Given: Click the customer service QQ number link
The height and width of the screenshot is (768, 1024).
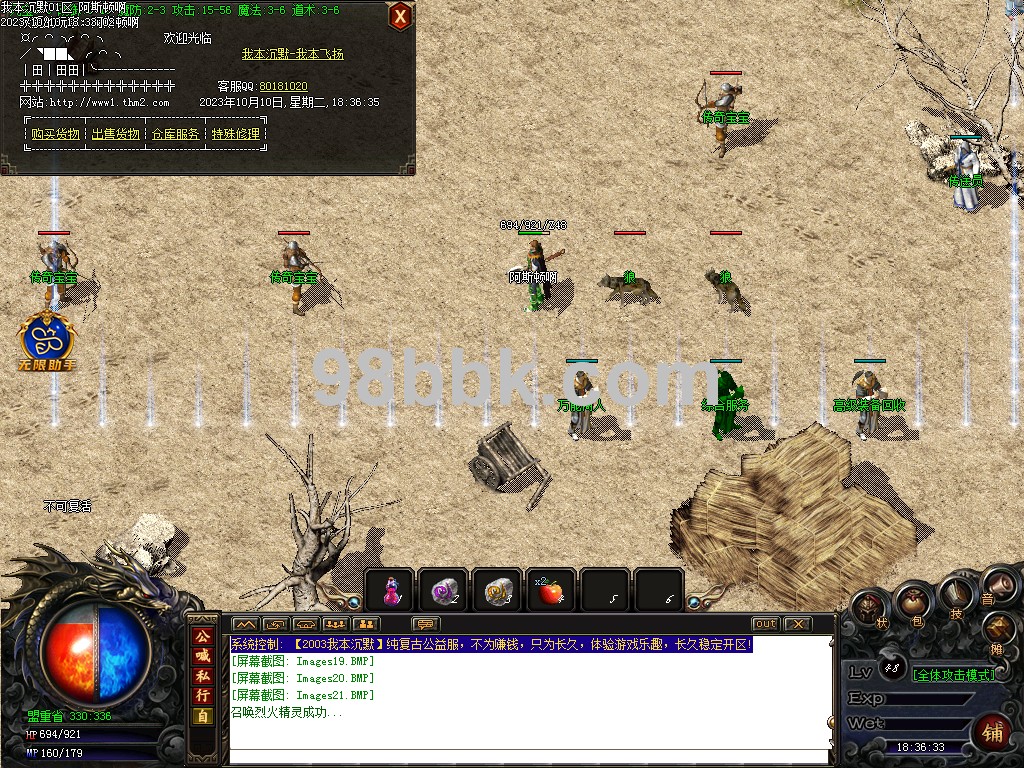Looking at the screenshot, I should pos(283,87).
